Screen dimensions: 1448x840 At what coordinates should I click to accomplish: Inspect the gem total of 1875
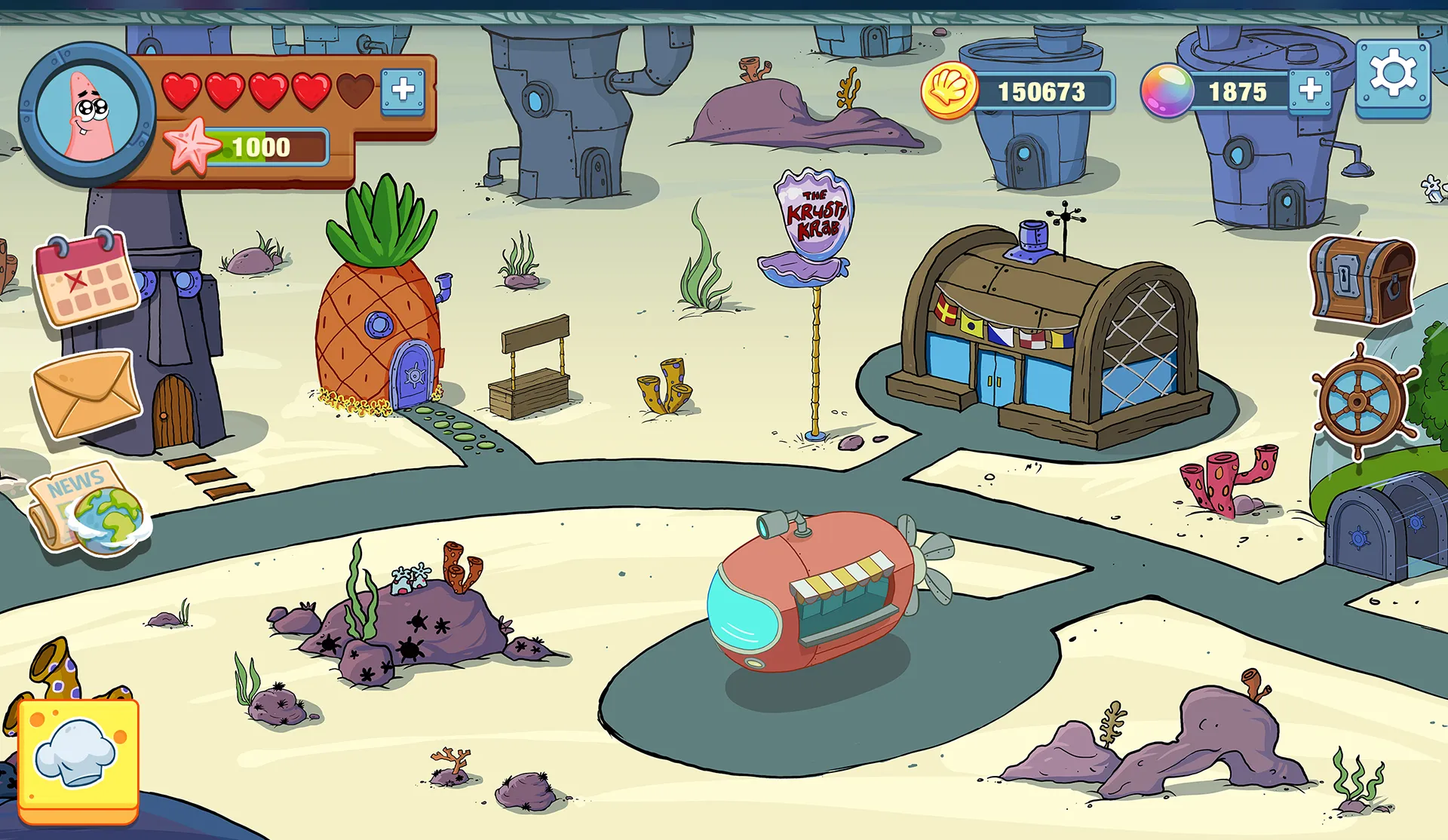click(1237, 92)
